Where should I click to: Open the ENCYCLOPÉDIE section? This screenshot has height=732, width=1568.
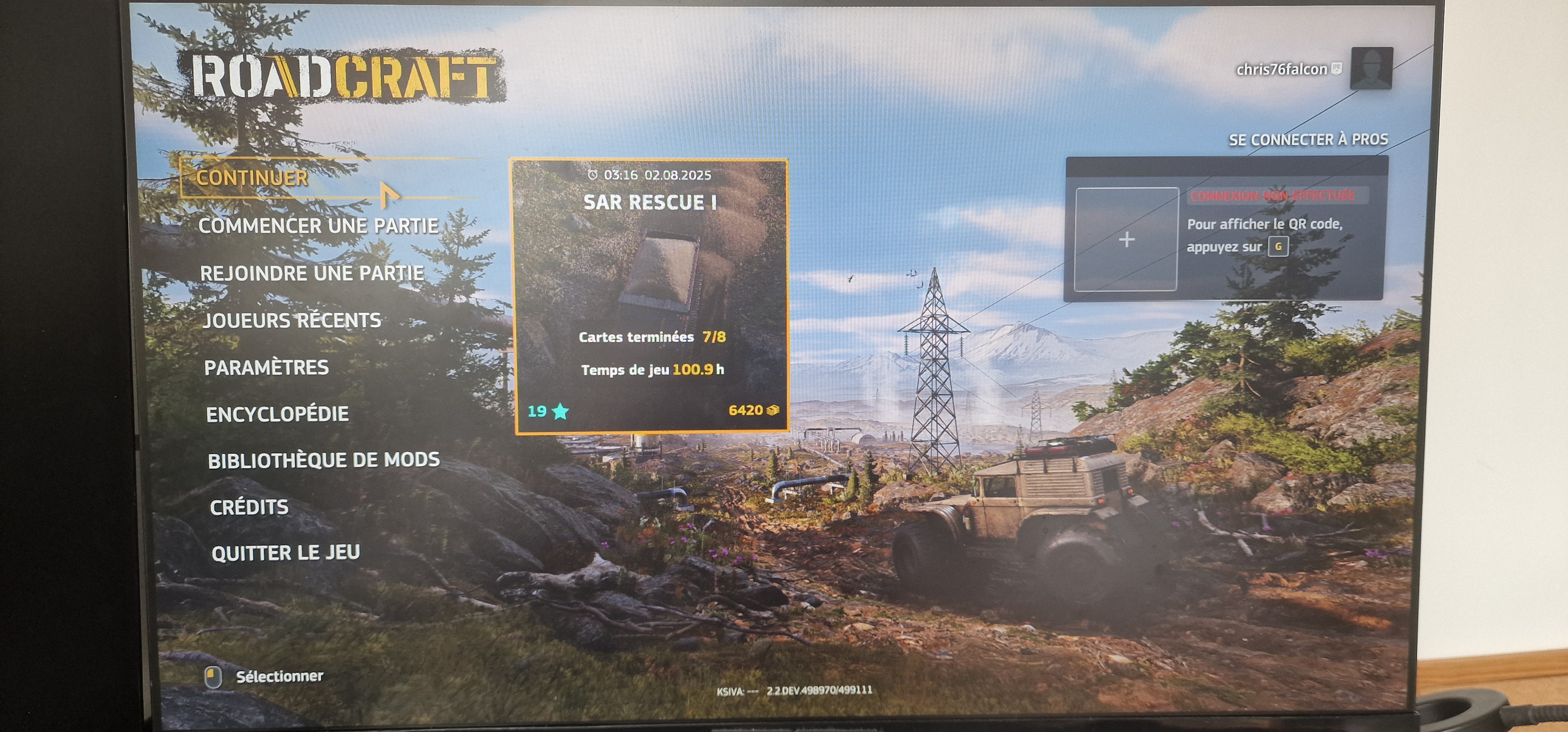coord(278,414)
